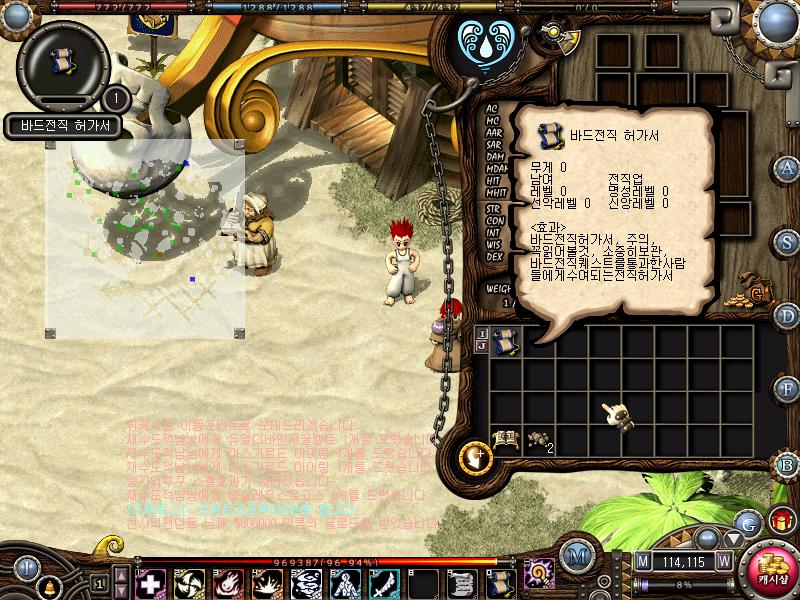
Task: Click the round A side button
Action: [788, 167]
